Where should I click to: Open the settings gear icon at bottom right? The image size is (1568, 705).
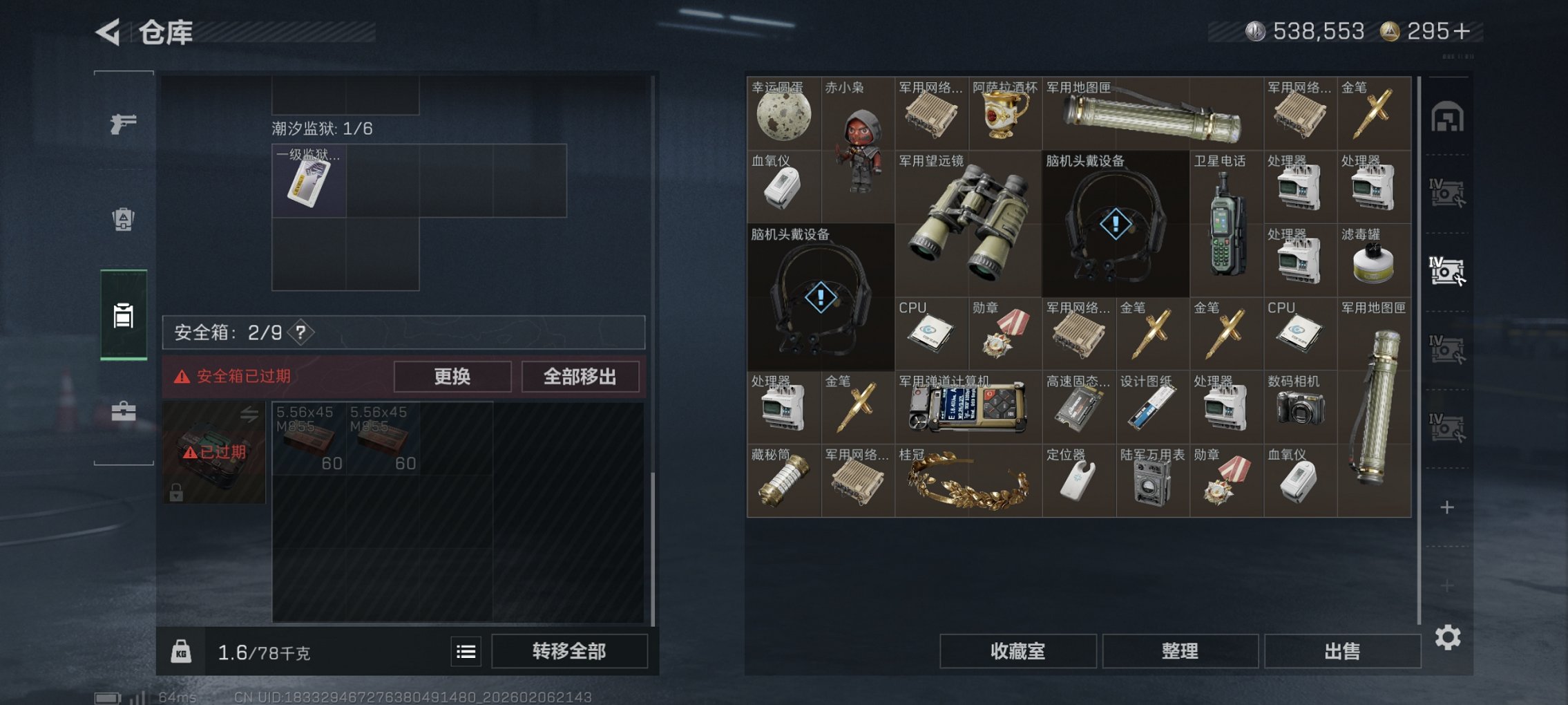1449,639
